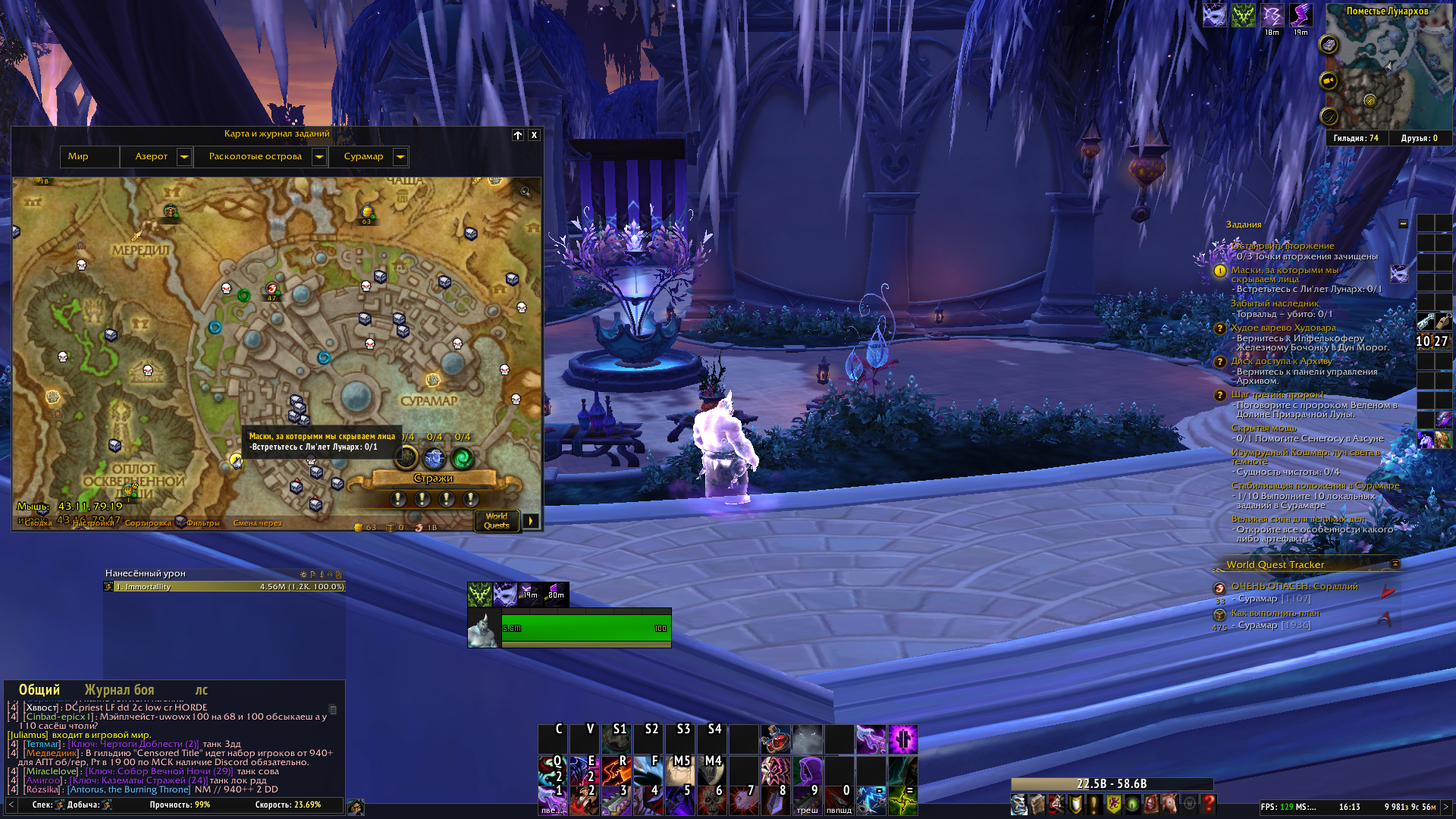Cast the fist ability on key 7
The height and width of the screenshot is (819, 1456).
[x=742, y=799]
